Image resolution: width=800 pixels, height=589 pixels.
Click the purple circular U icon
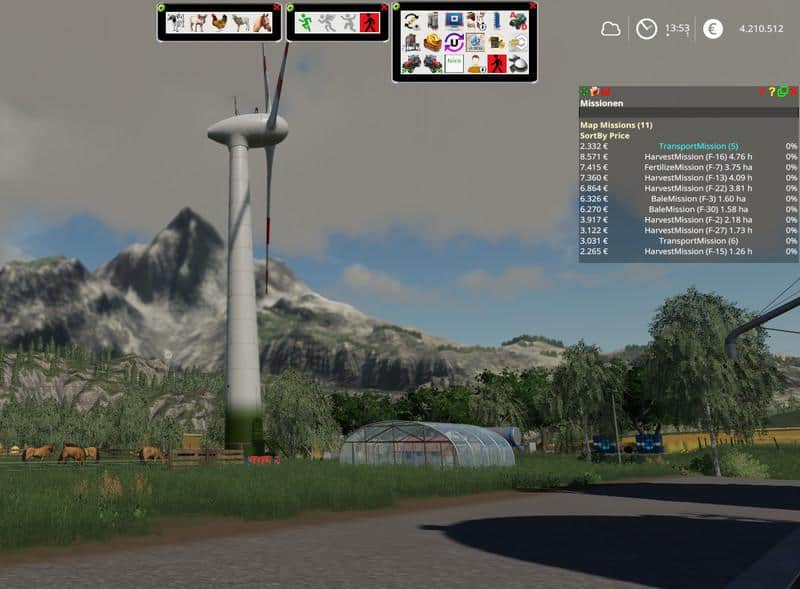tap(453, 43)
